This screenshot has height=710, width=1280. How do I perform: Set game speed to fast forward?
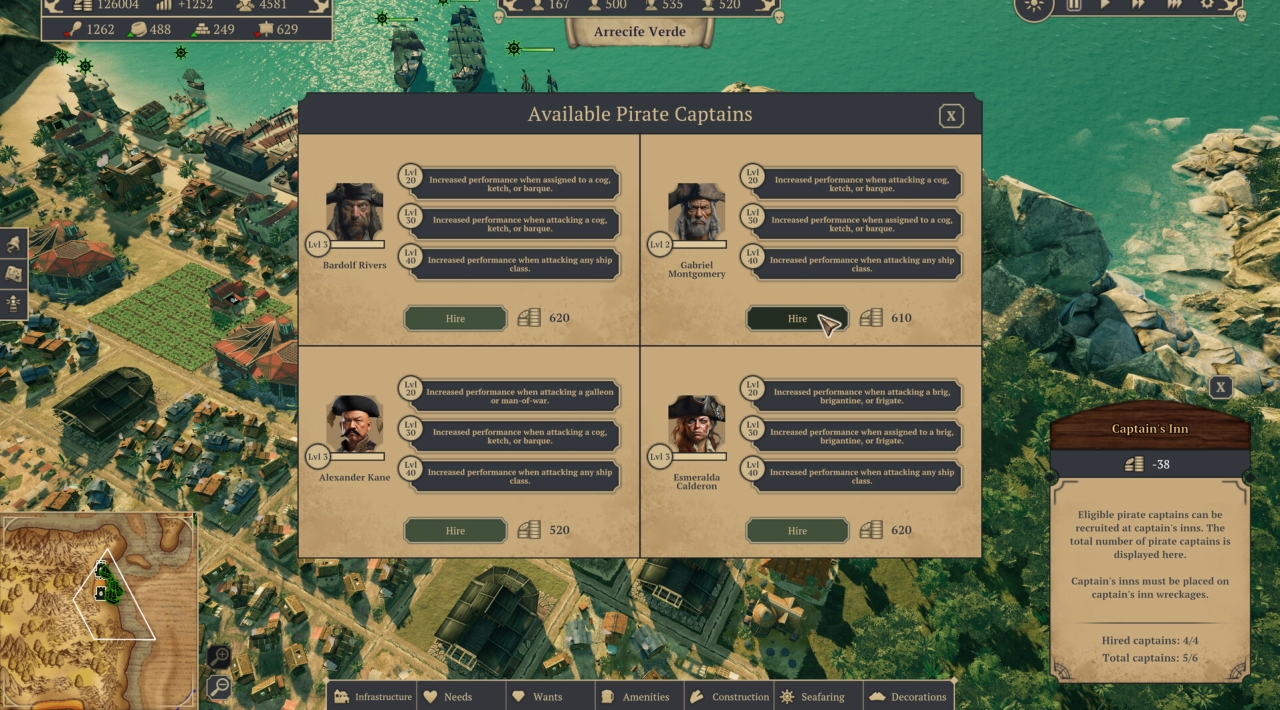tap(1137, 5)
